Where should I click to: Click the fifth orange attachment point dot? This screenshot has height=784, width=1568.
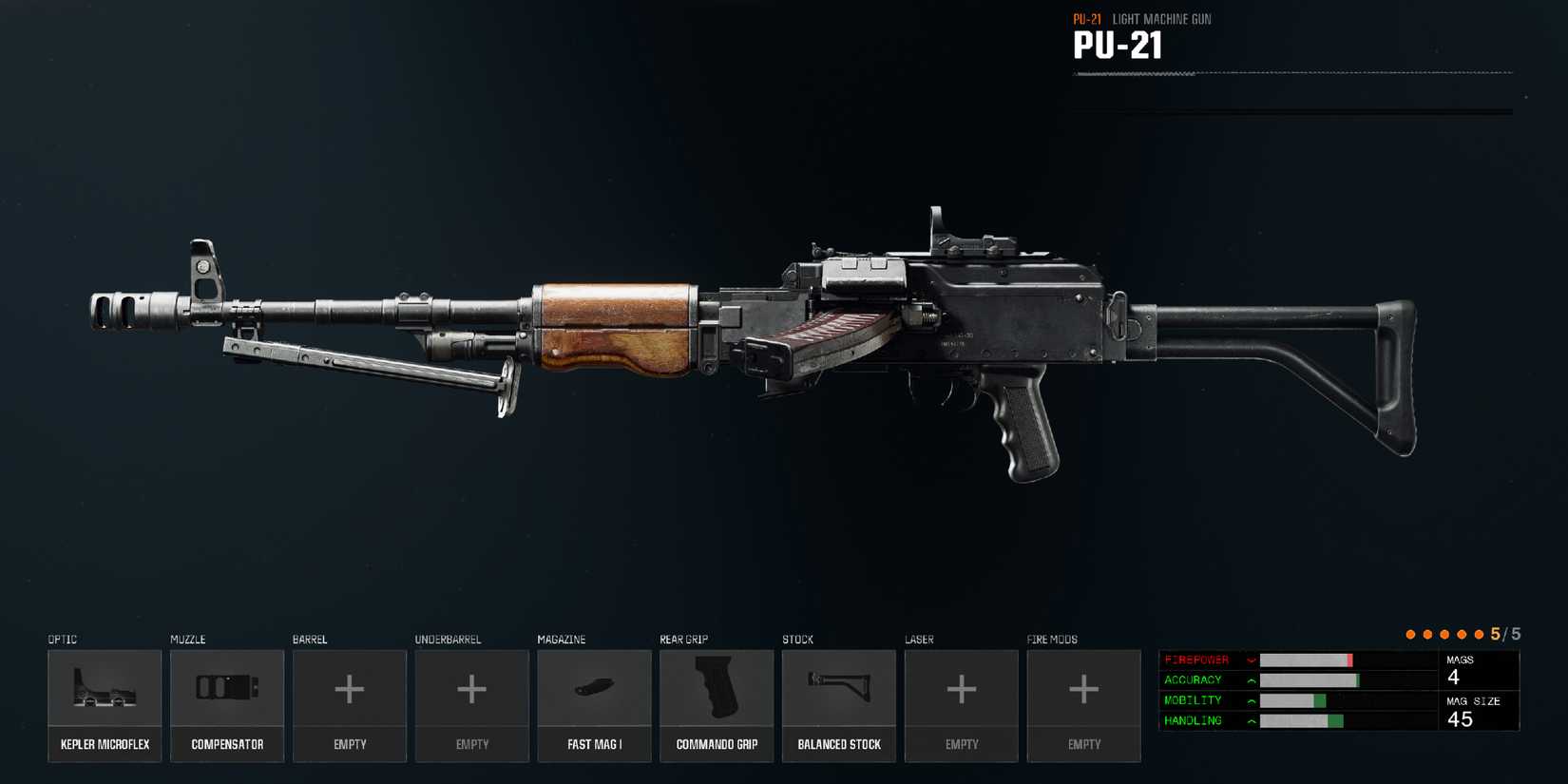1480,632
